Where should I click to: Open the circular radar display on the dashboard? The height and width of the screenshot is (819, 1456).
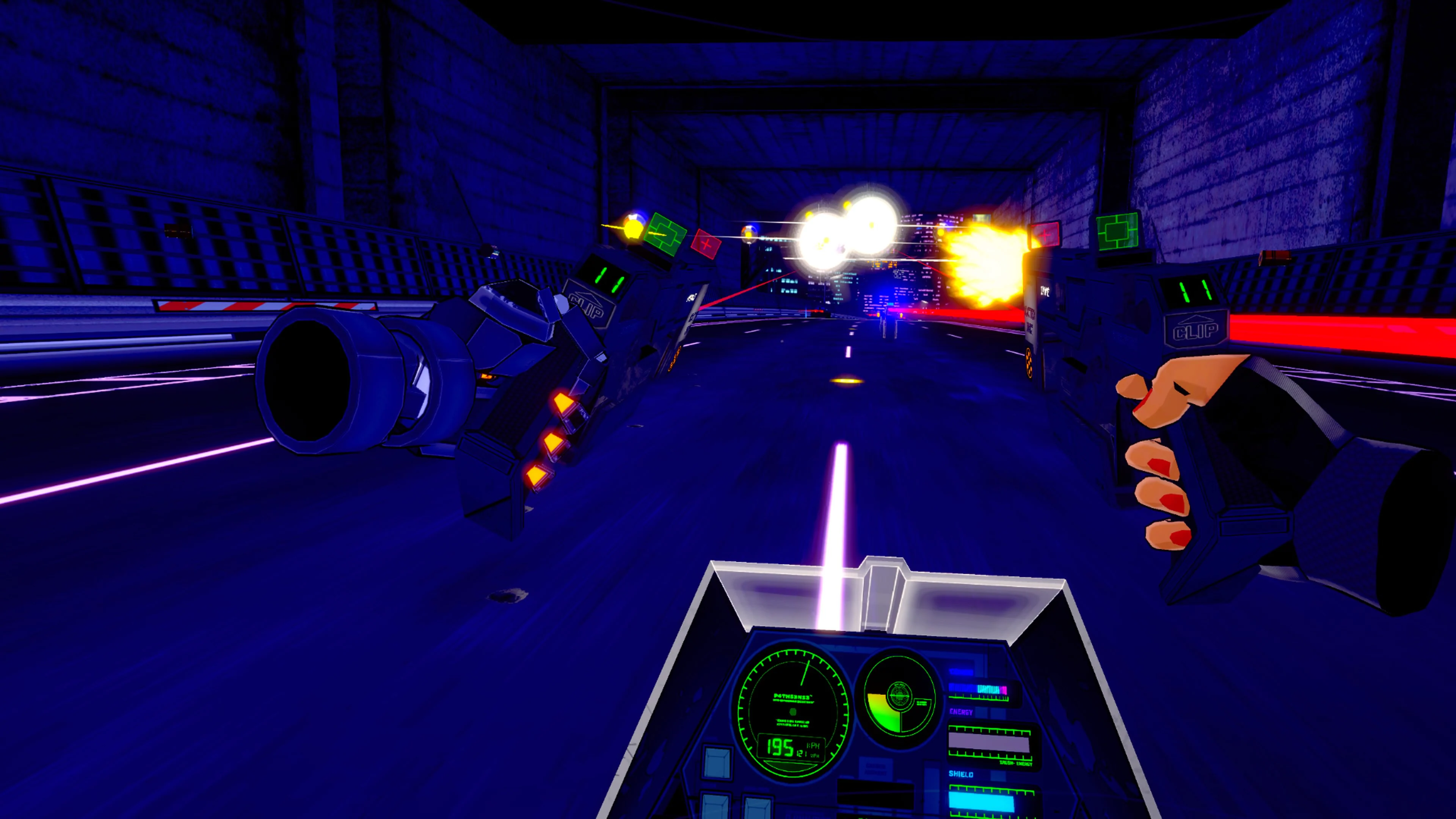[x=899, y=696]
